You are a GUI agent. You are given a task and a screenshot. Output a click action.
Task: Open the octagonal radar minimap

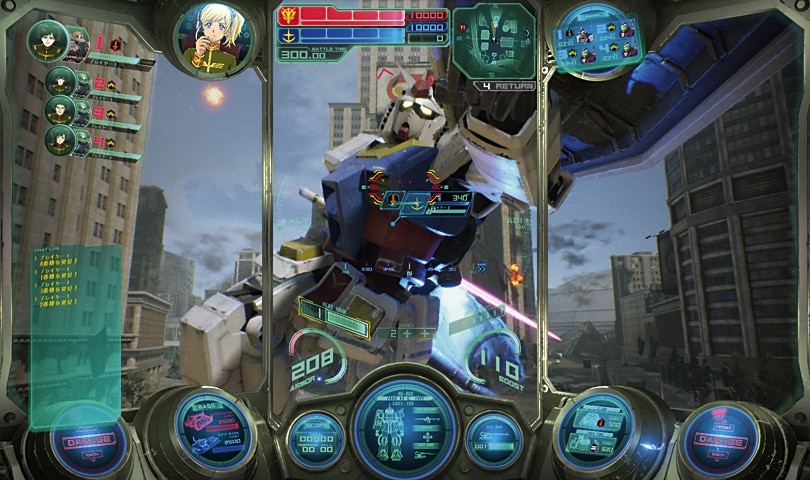[493, 41]
